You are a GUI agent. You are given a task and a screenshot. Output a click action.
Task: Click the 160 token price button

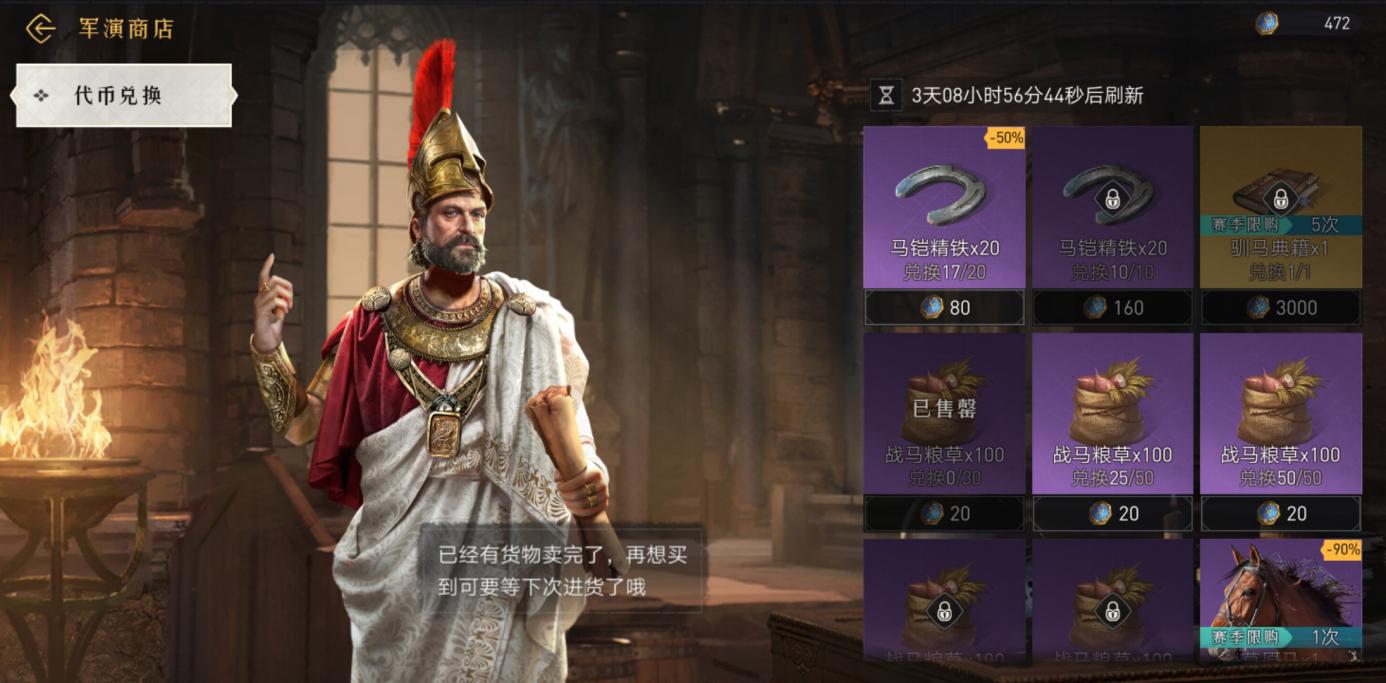(1112, 308)
